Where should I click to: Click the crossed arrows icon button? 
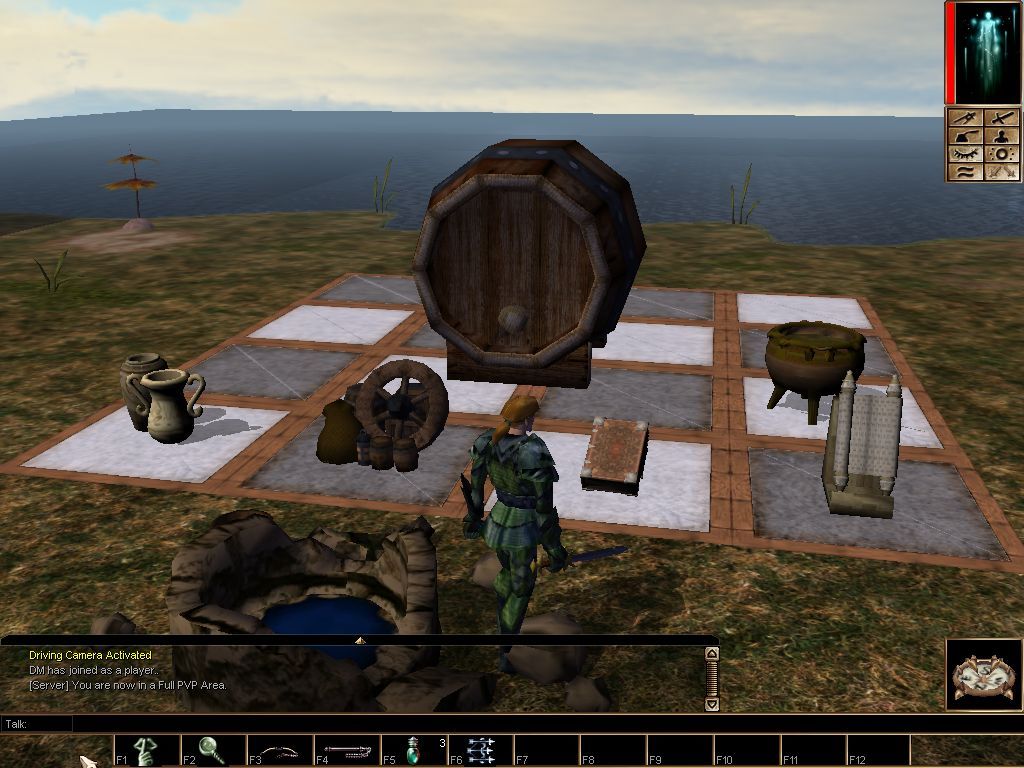(x=1002, y=172)
